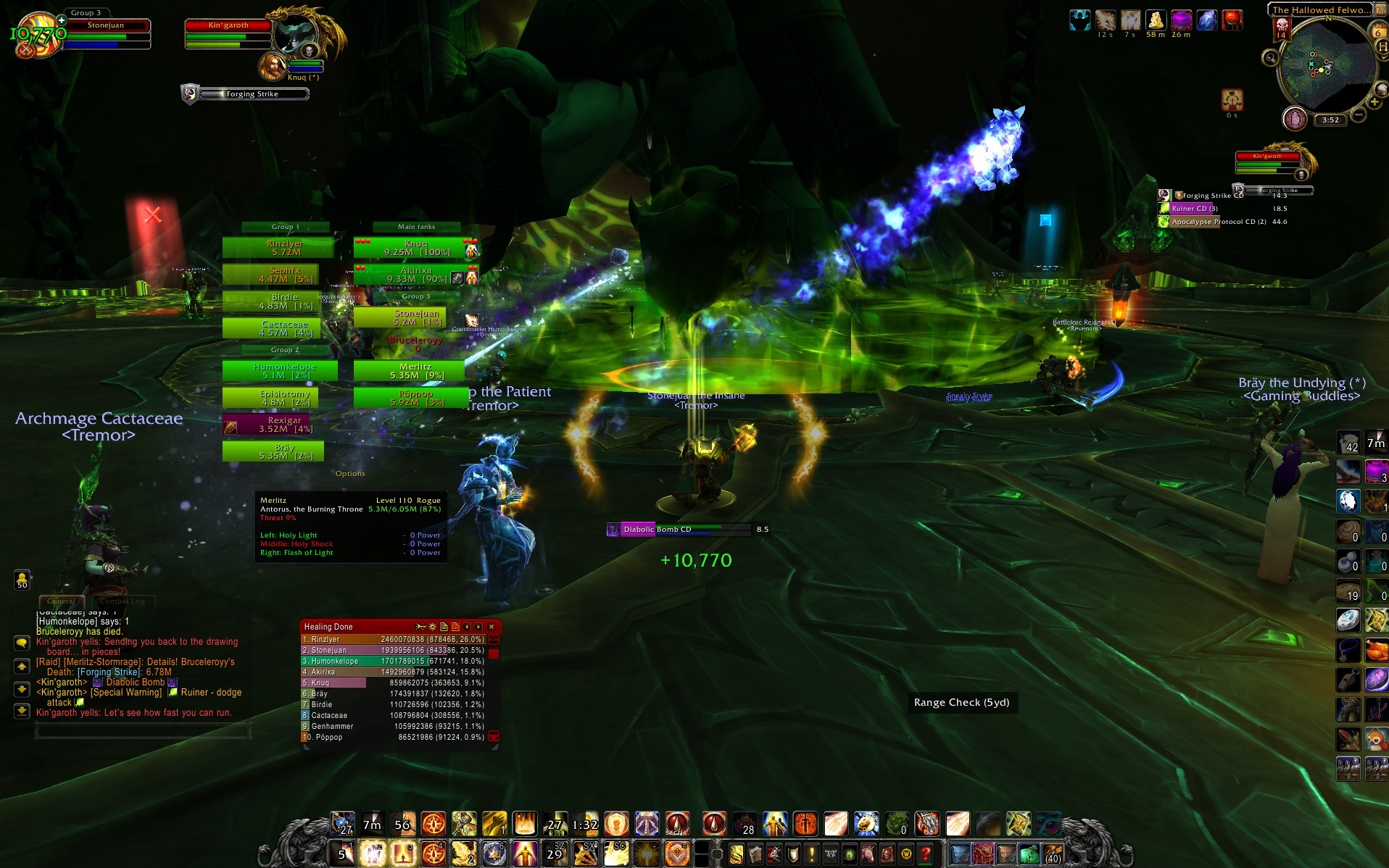
Task: Zoom out the minimap with minus button
Action: point(1359,114)
